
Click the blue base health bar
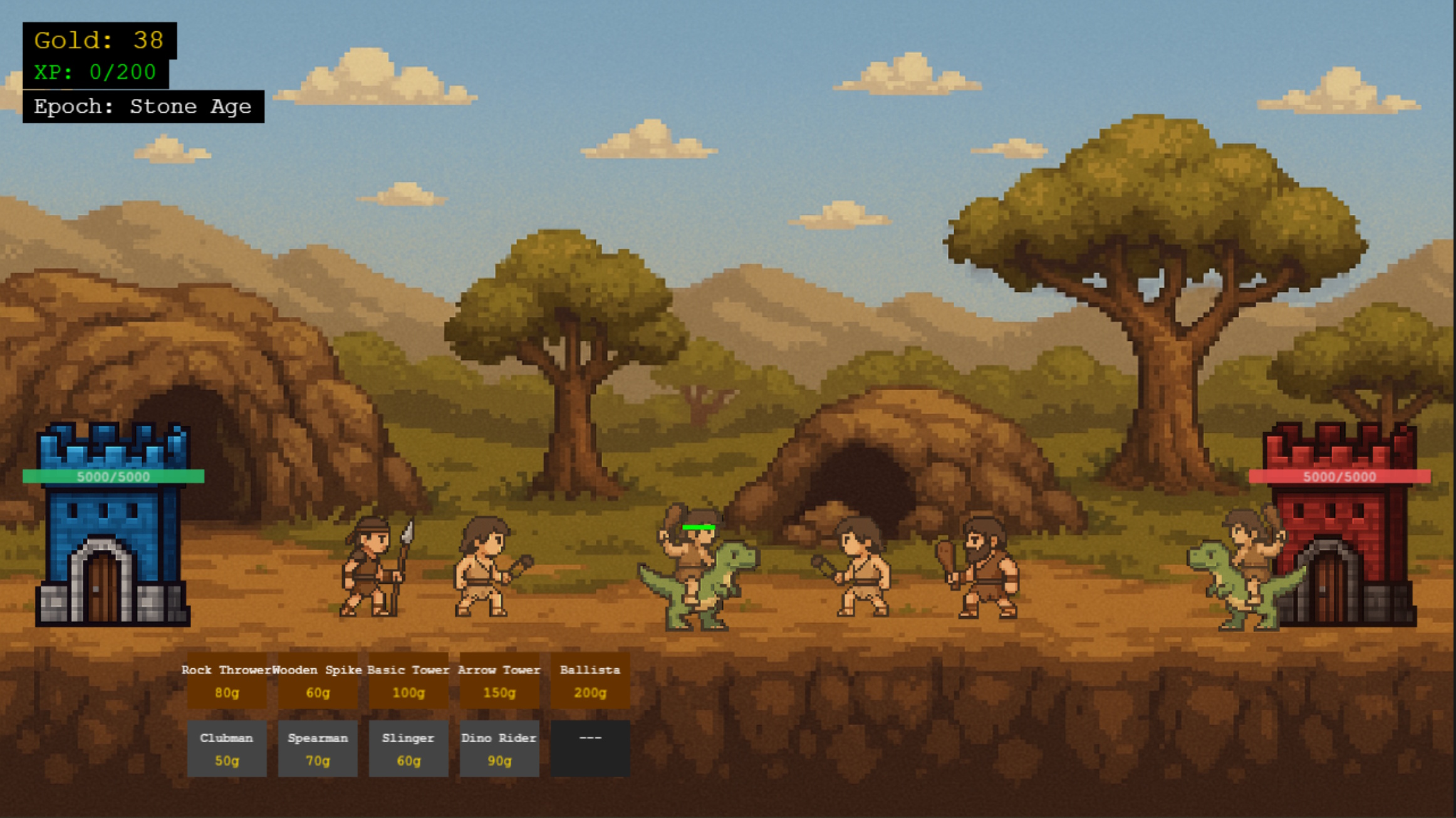click(113, 476)
